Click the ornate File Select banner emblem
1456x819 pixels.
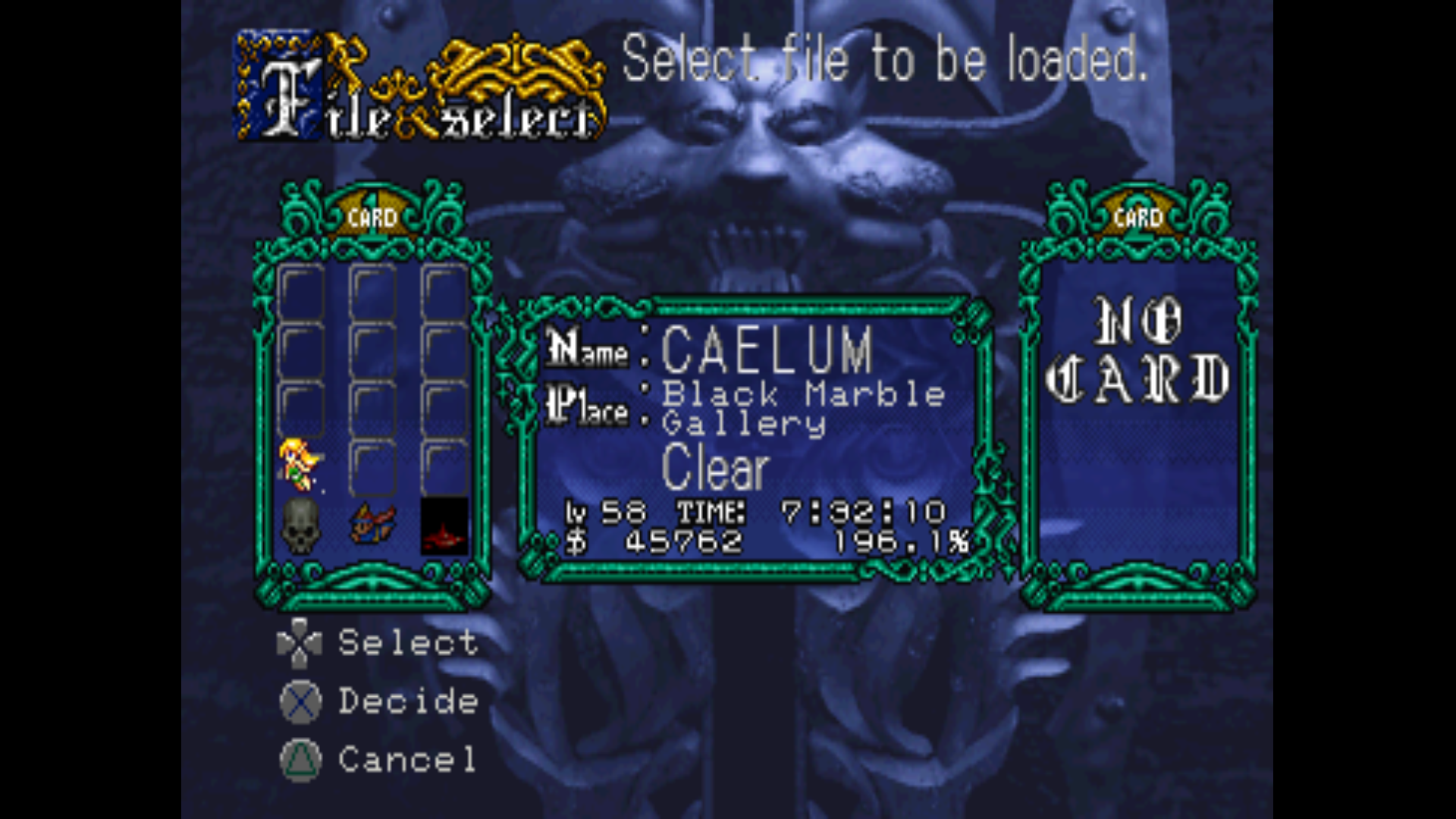(417, 83)
